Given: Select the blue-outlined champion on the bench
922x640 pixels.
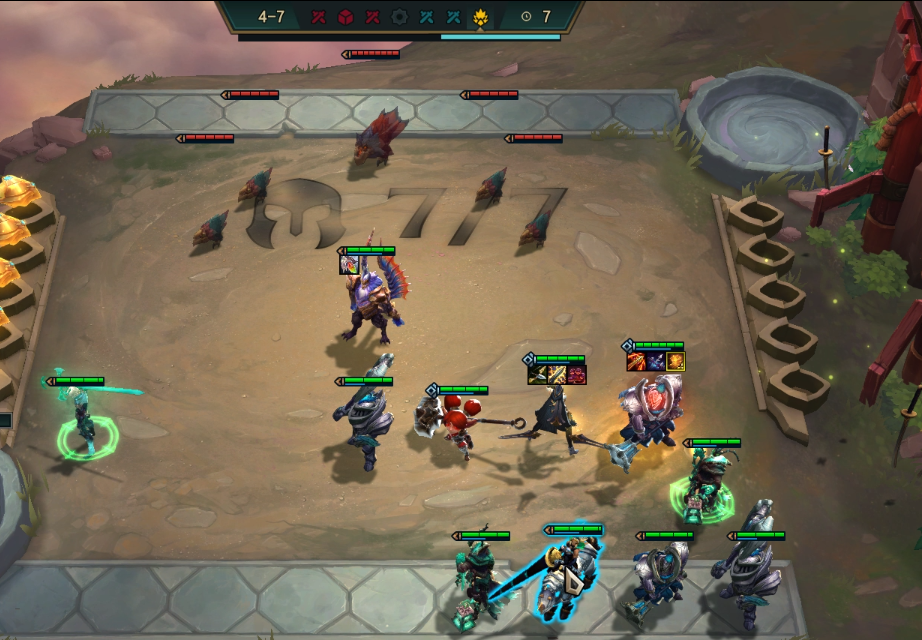Looking at the screenshot, I should pos(568,575).
